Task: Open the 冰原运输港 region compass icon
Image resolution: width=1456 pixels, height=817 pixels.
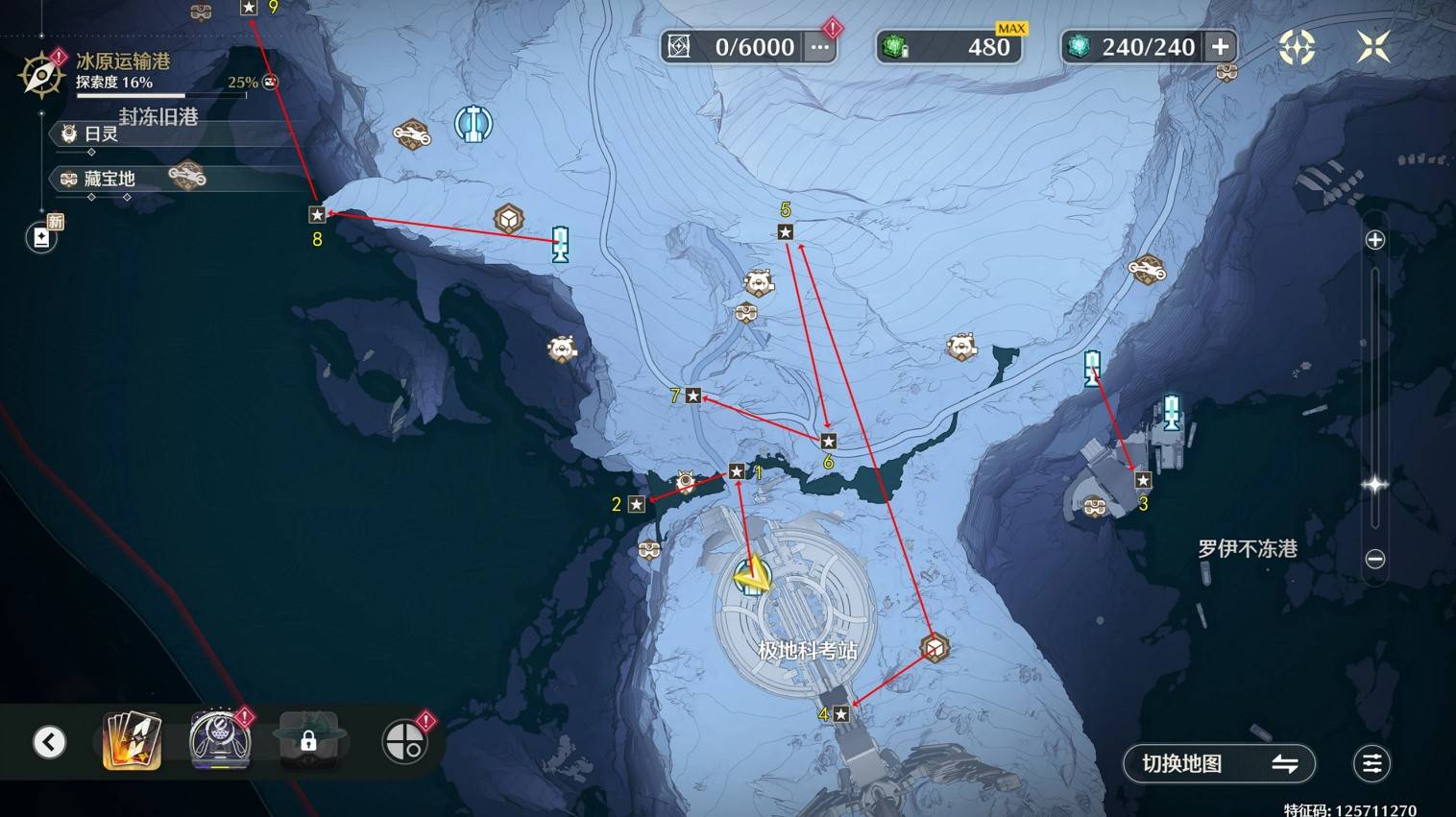Action: (x=41, y=75)
